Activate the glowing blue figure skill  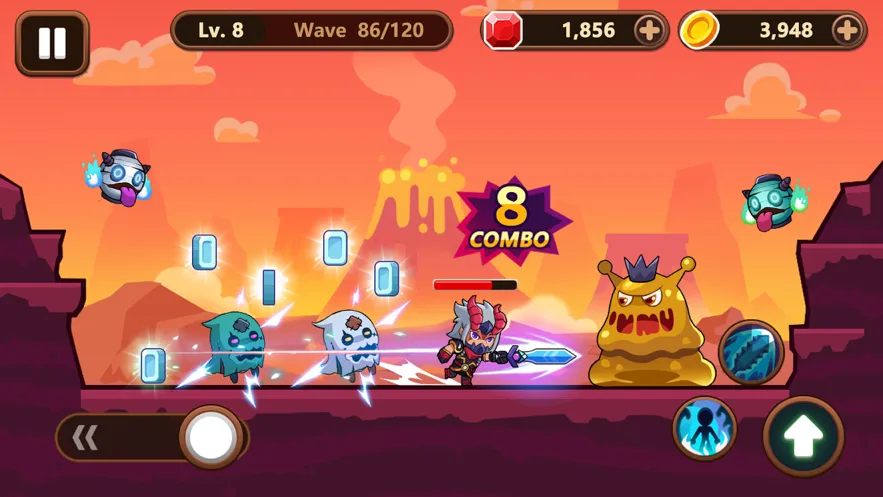[x=704, y=429]
